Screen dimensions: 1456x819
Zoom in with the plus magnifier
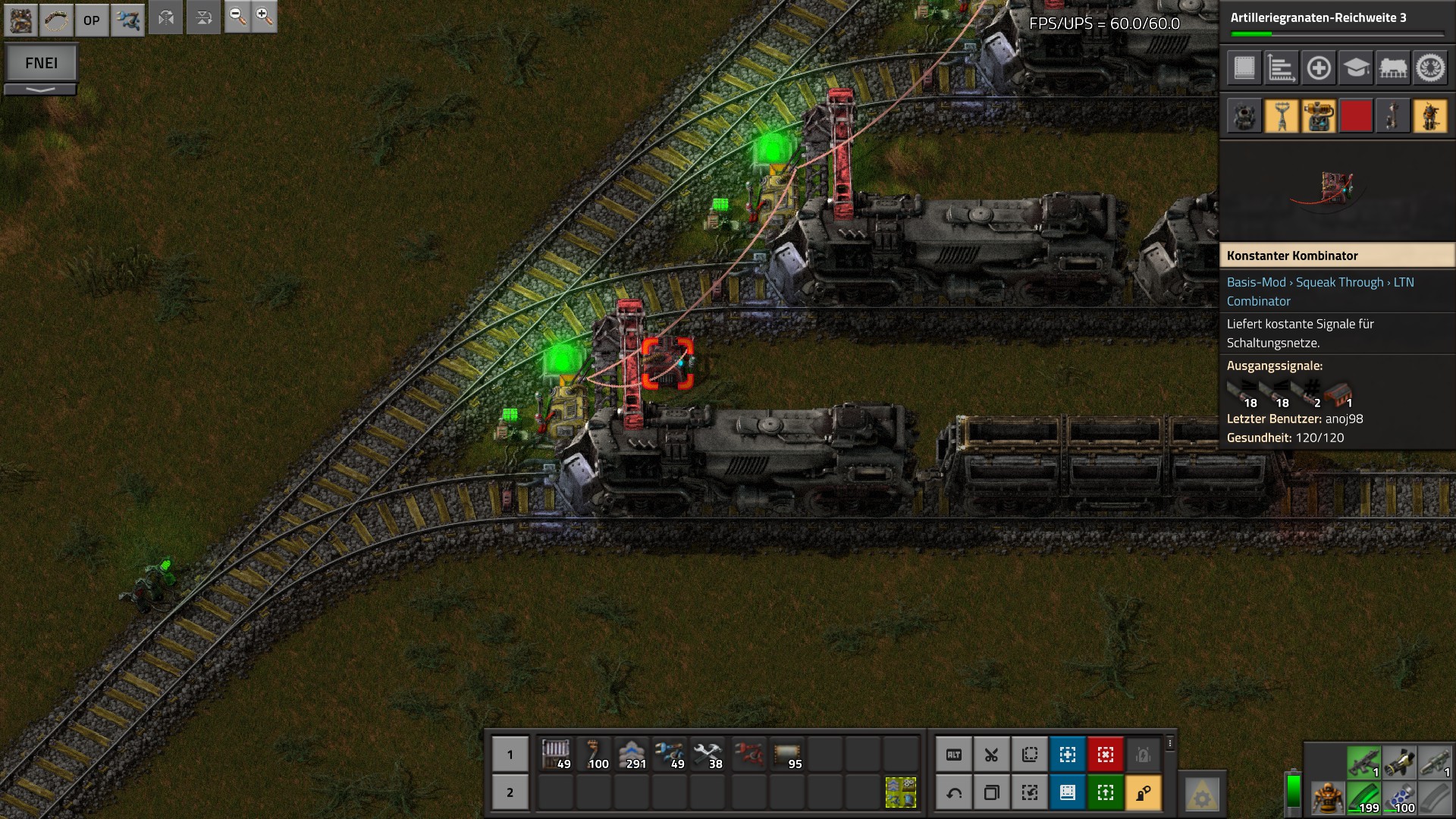(264, 17)
